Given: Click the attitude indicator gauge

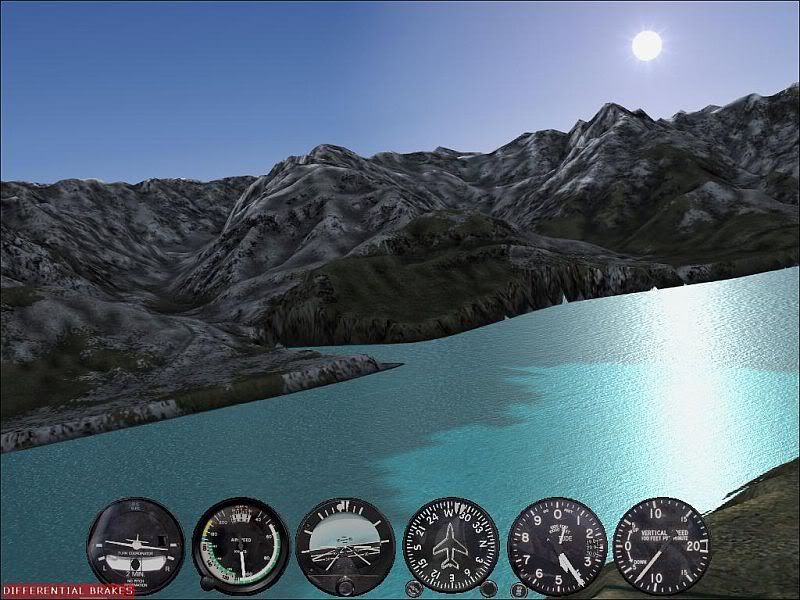Looking at the screenshot, I should [345, 546].
